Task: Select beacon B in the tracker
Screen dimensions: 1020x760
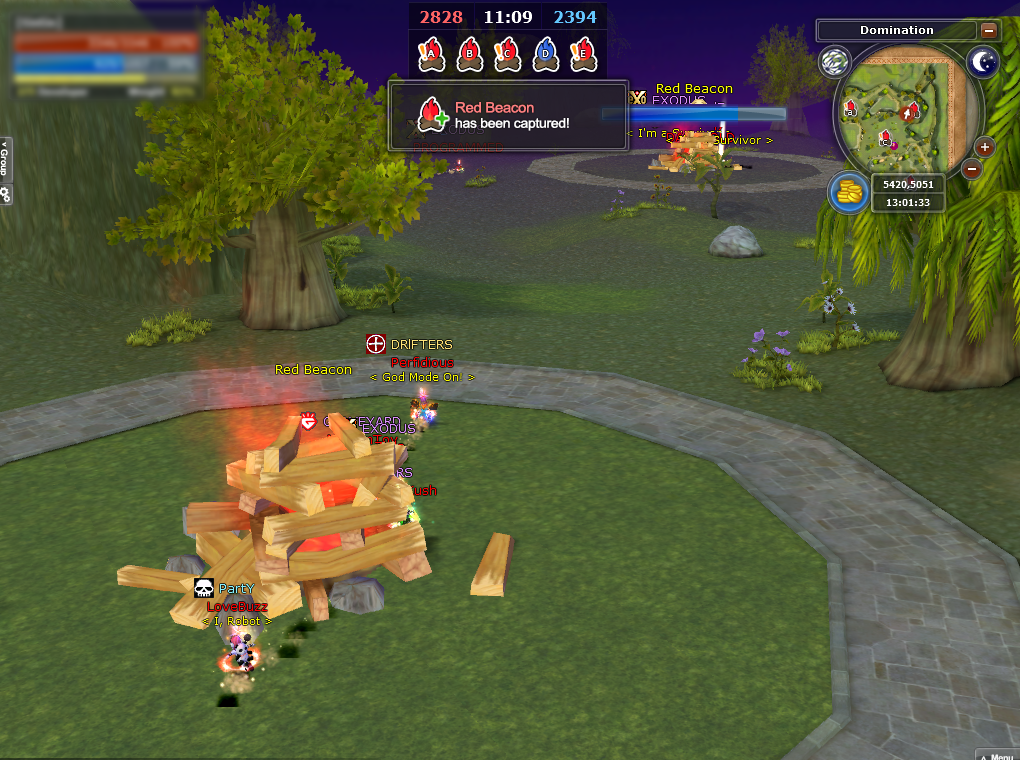Action: [469, 54]
